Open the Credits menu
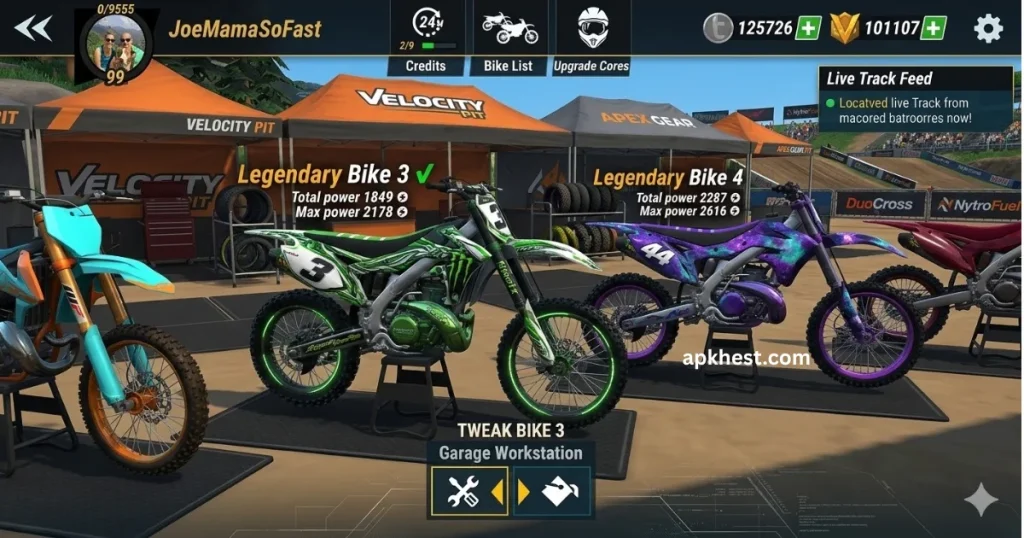1024x538 pixels. (426, 38)
